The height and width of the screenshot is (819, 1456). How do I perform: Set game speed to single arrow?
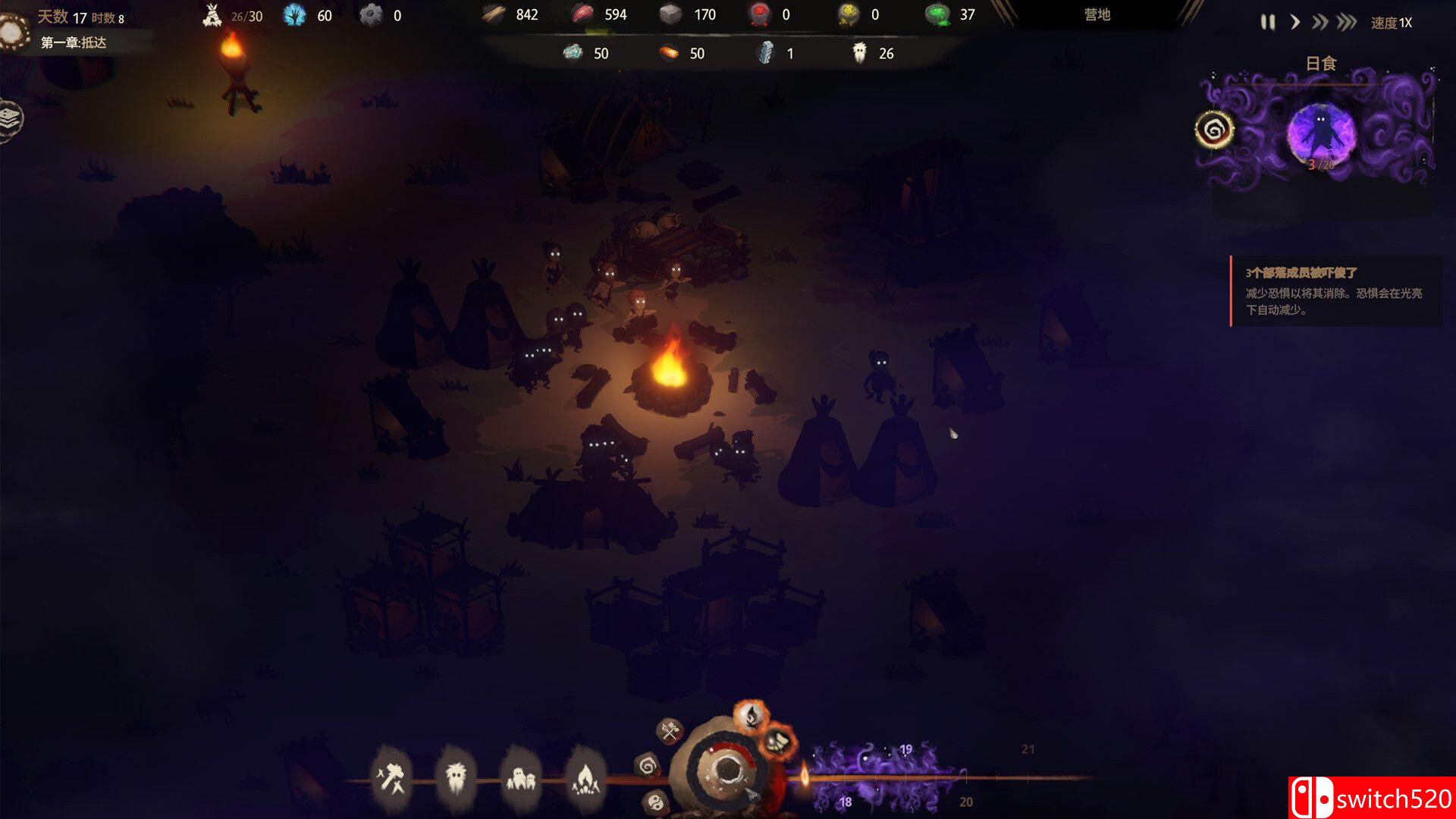1295,23
